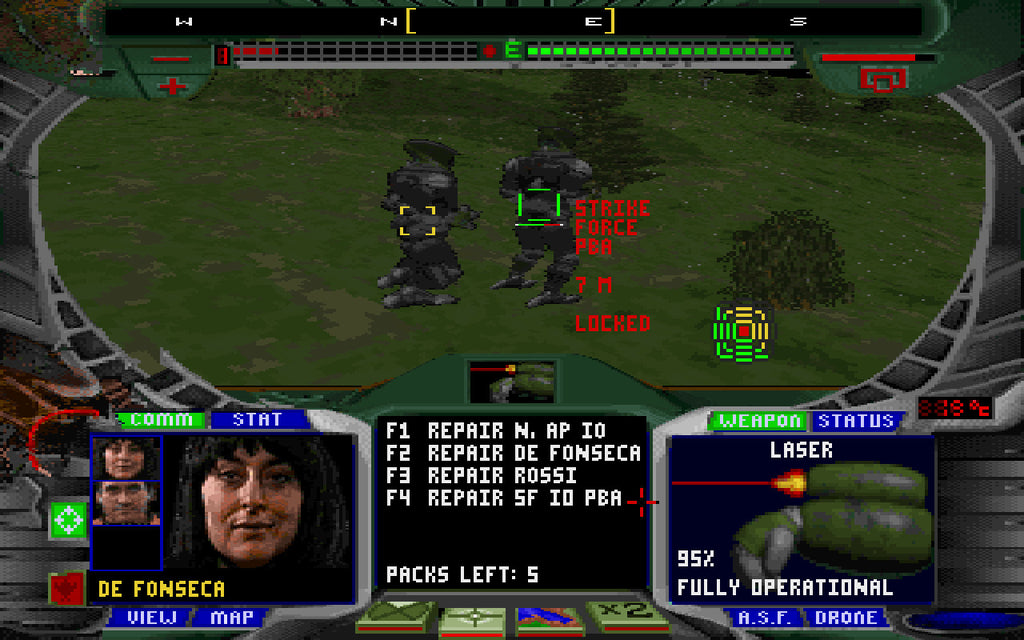The image size is (1024, 640).
Task: Select the WEAPON tab
Action: pyautogui.click(x=760, y=421)
